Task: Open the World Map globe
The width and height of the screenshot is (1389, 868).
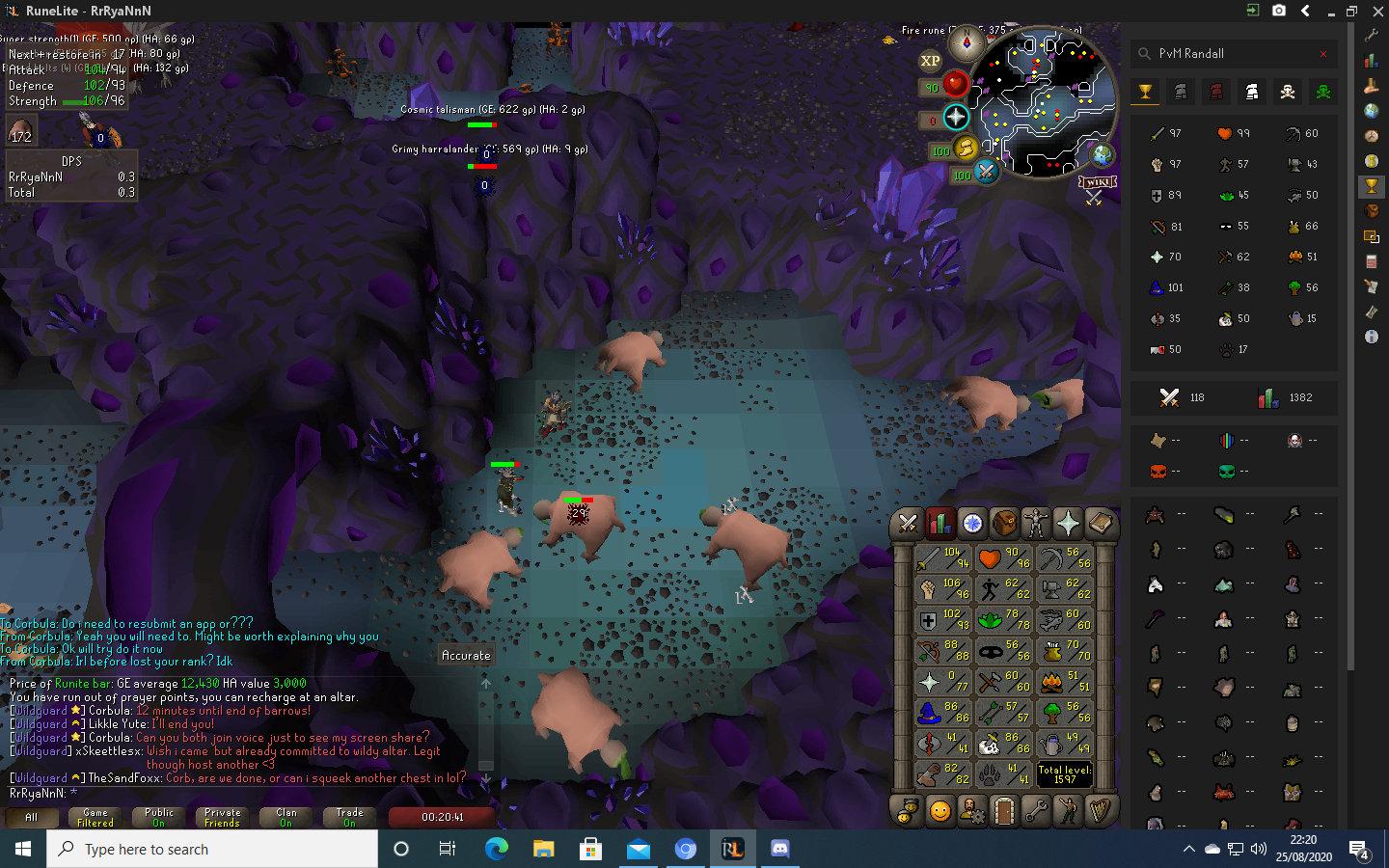Action: click(1102, 154)
